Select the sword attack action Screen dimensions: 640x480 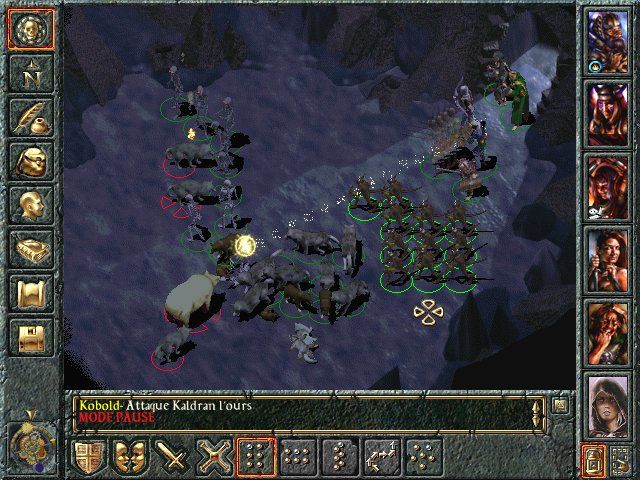click(x=173, y=456)
